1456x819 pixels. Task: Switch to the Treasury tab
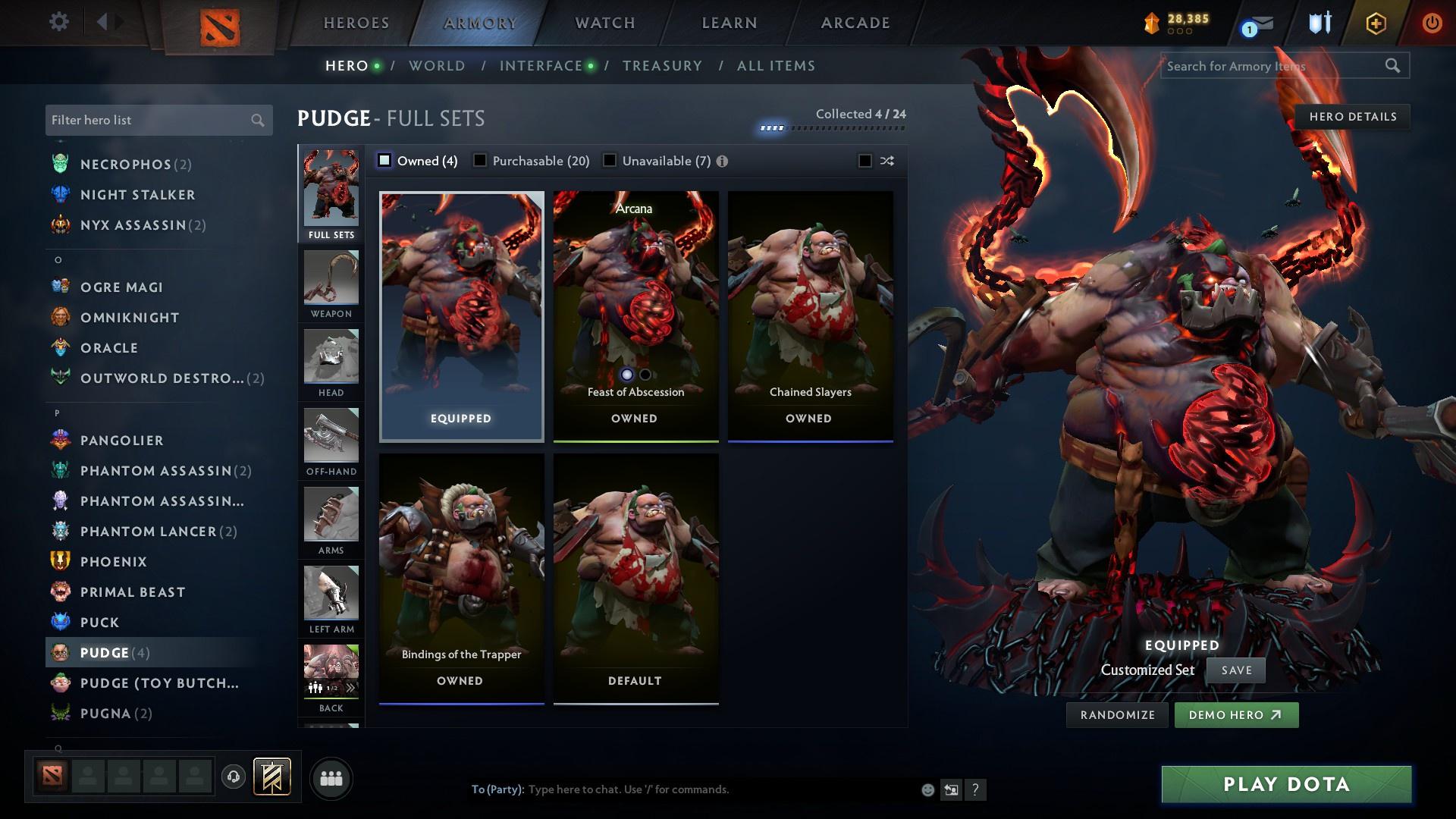[662, 65]
